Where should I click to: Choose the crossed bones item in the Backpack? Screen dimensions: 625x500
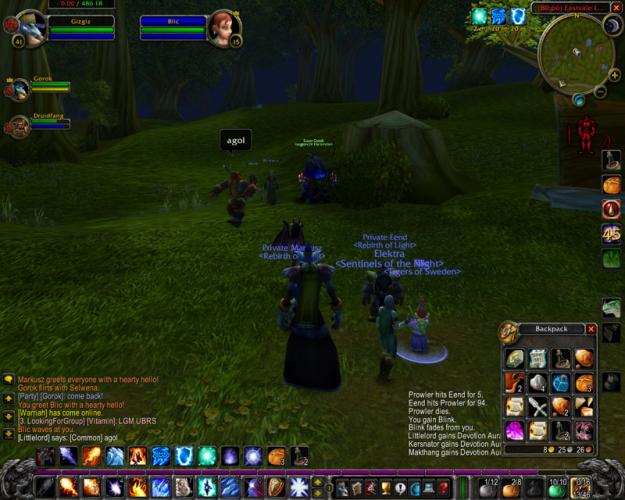537,406
